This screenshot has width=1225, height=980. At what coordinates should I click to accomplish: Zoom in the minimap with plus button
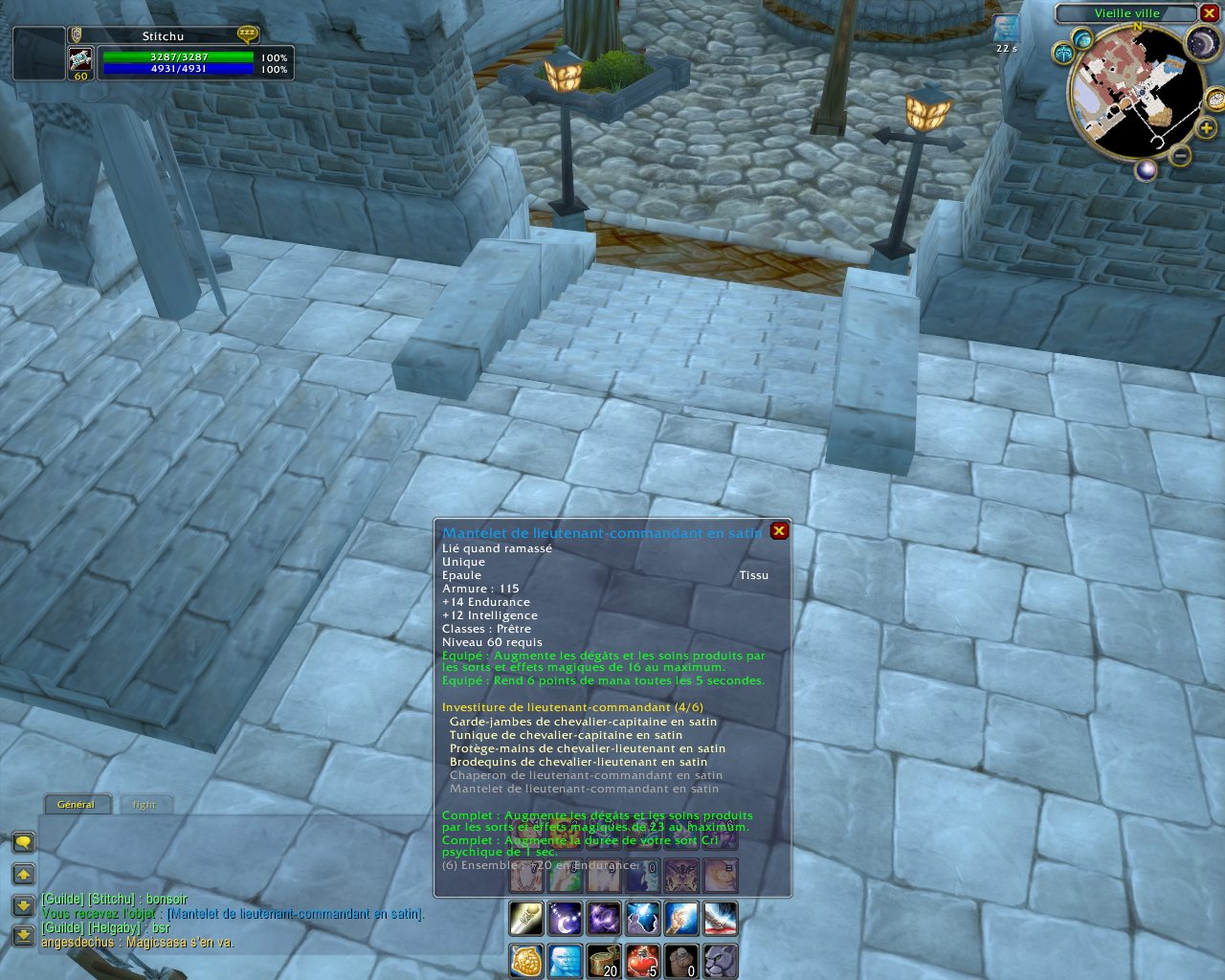point(1206,128)
